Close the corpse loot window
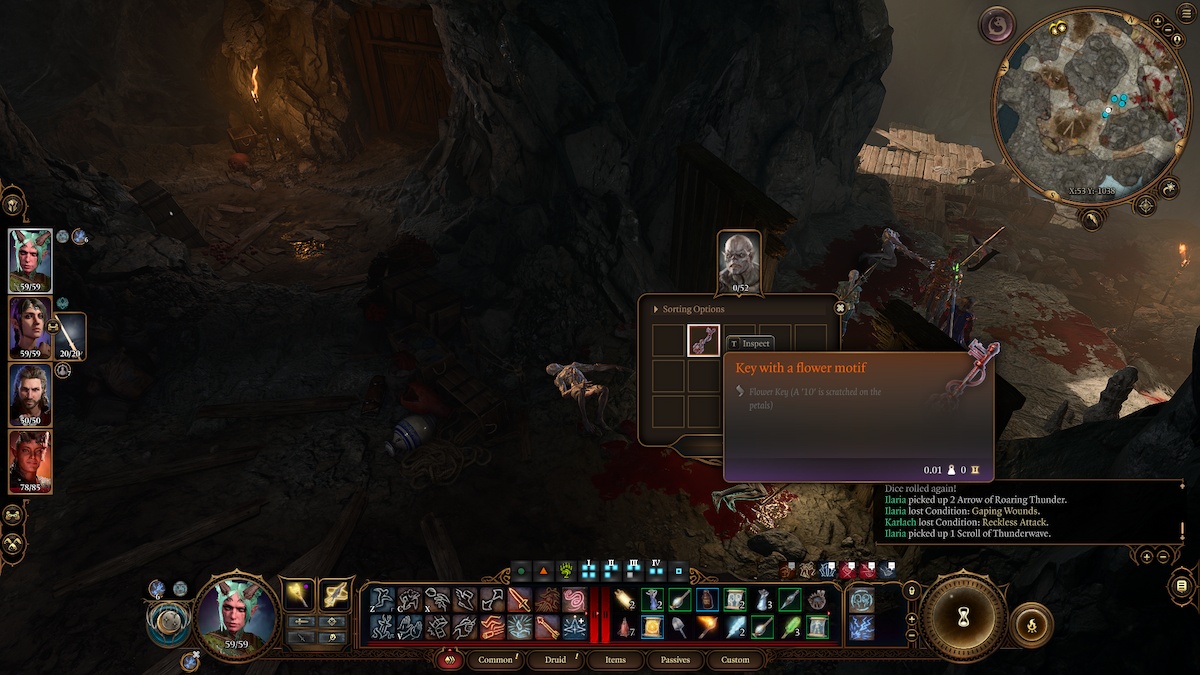 click(841, 309)
